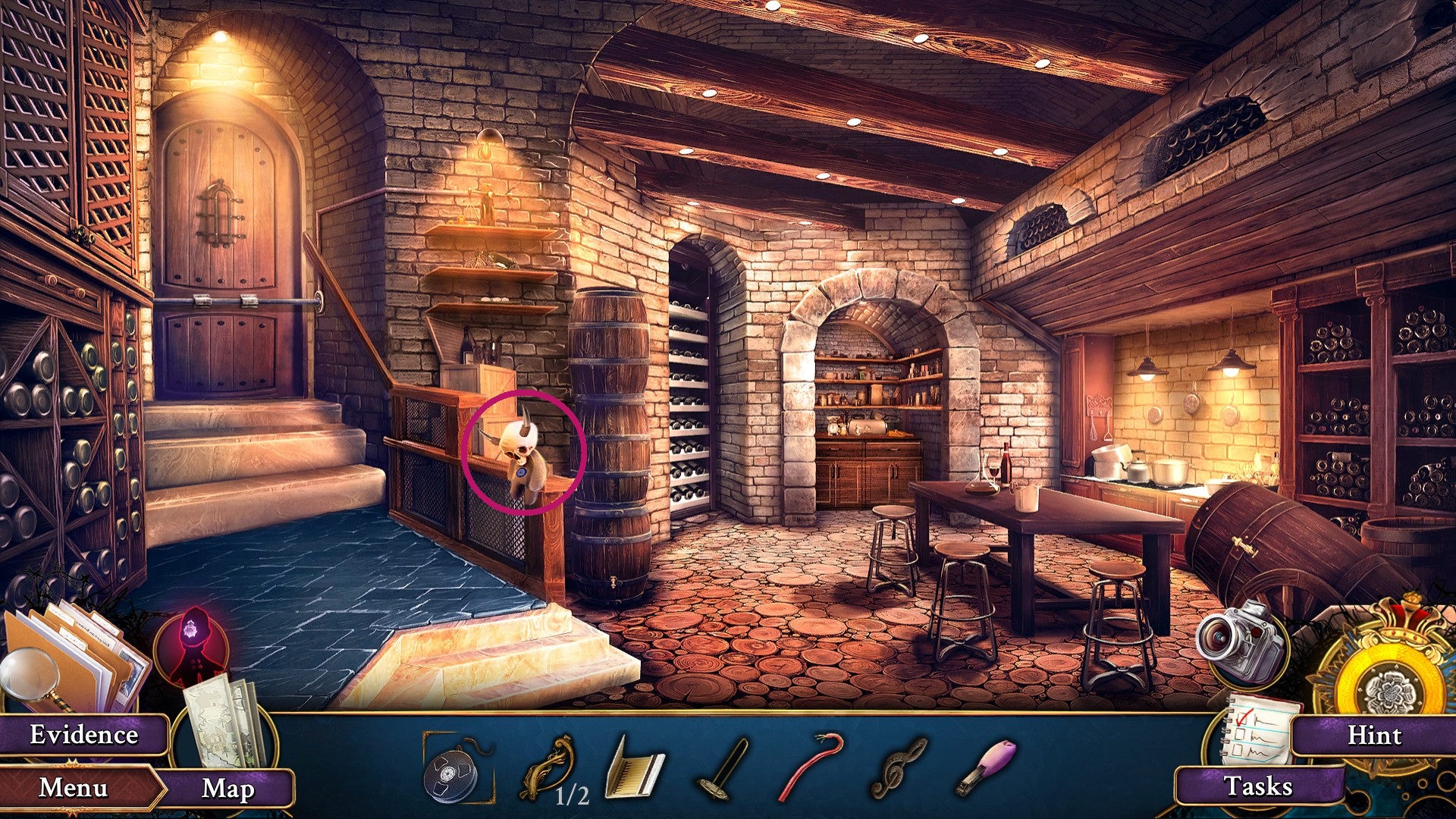Open the Evidence panel
1456x819 pixels.
[x=83, y=734]
